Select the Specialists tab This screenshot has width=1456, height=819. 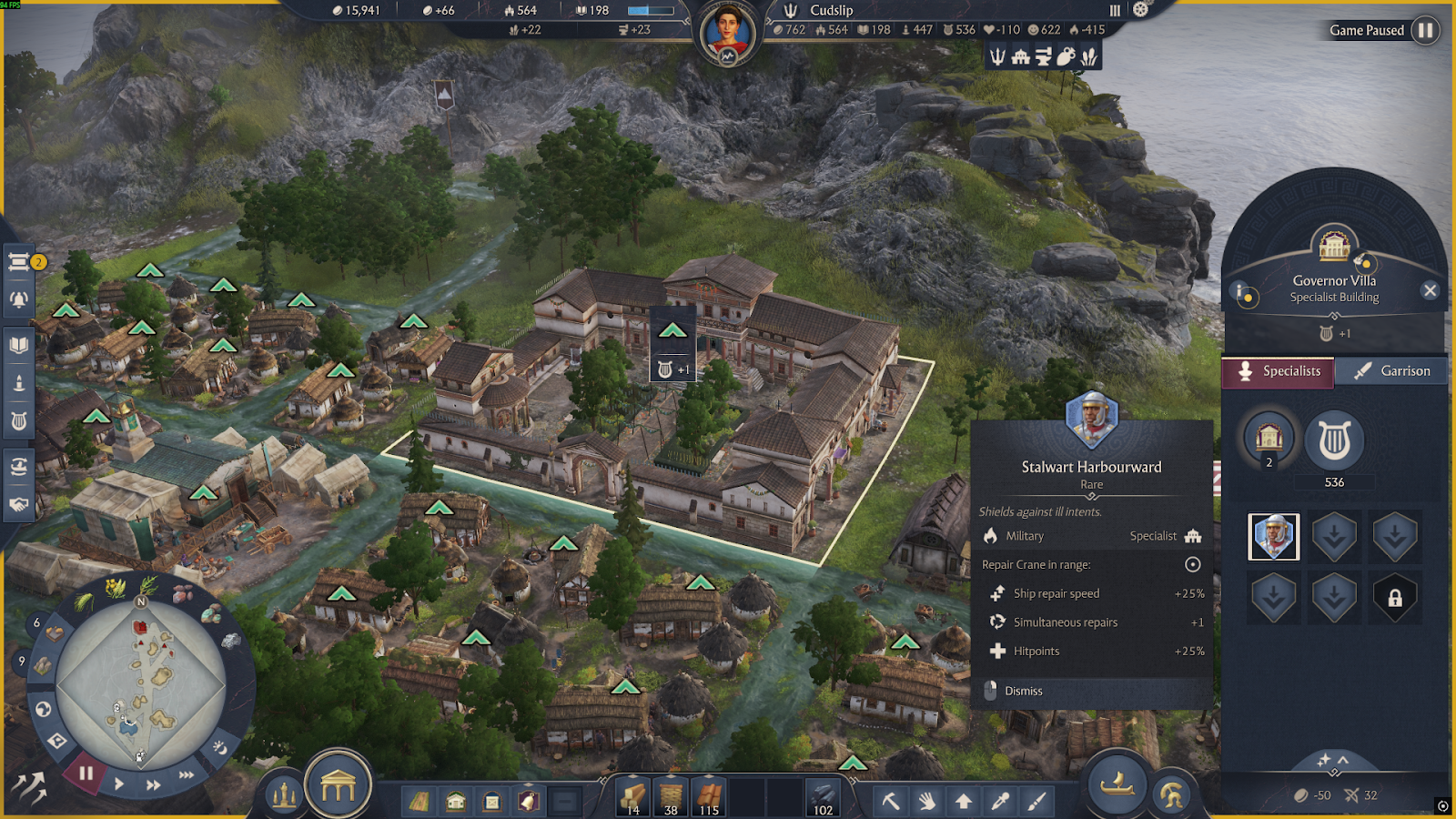click(1278, 371)
